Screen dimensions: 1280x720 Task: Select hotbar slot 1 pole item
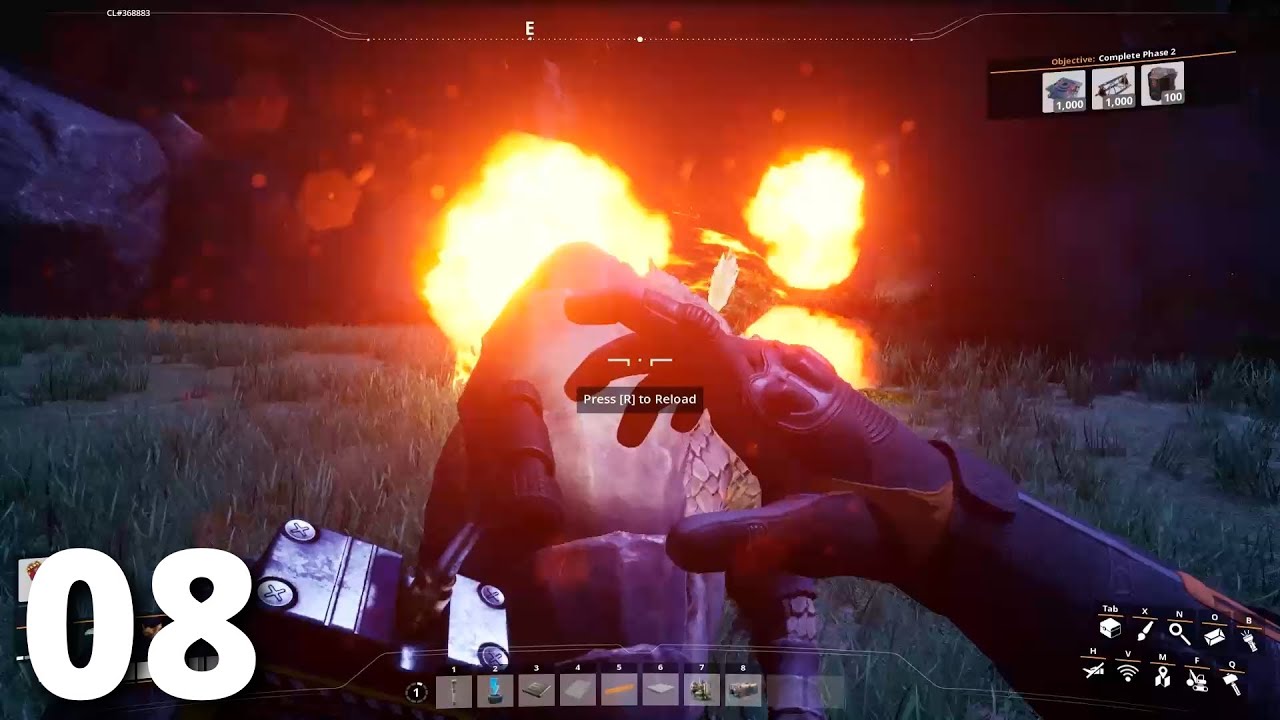tap(453, 690)
